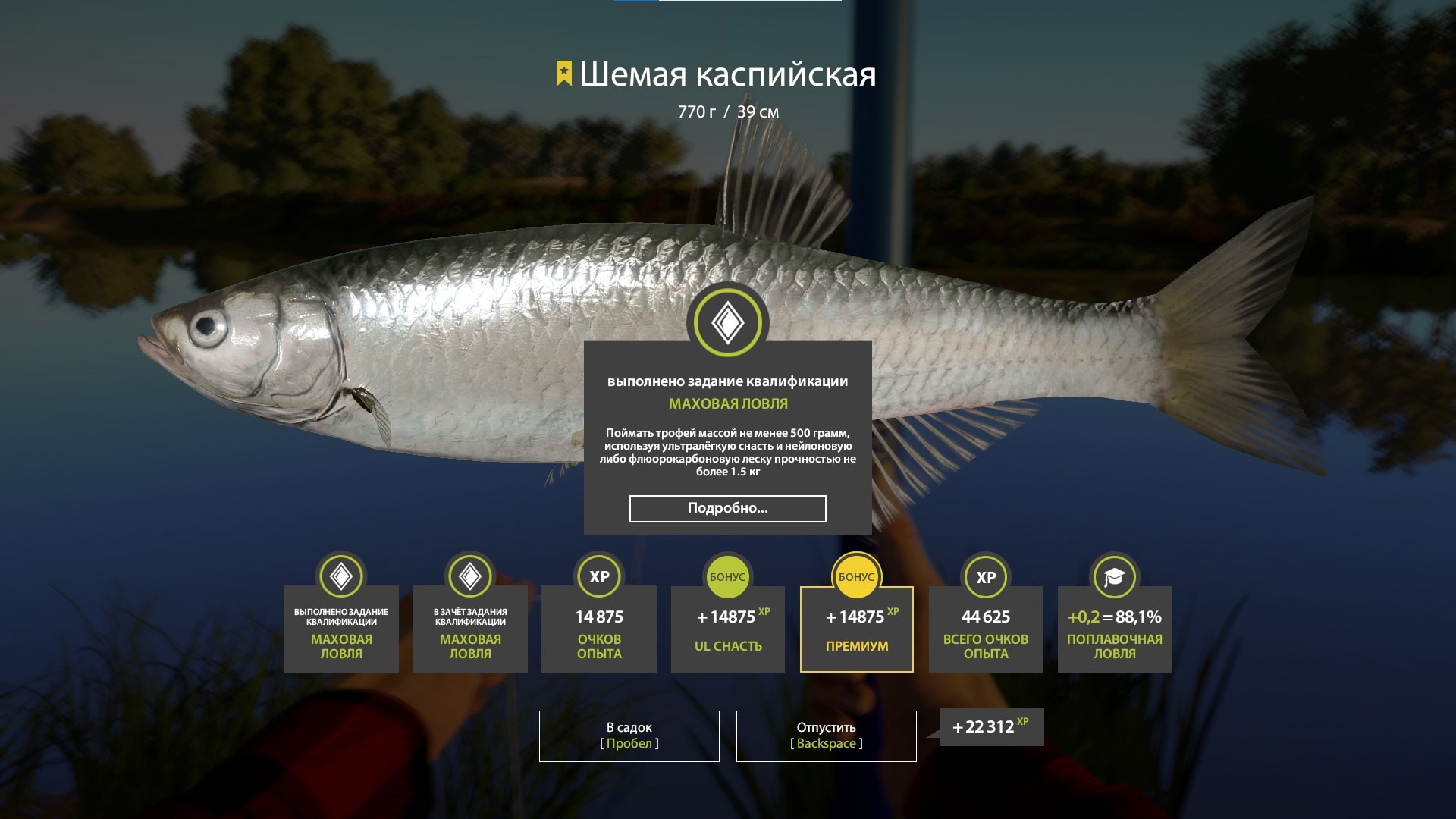This screenshot has width=1456, height=819.
Task: Open the ВЫПОЛНЕНО ЗАДАНИЕ КВАЛИФИКАЦИИ tile
Action: click(341, 629)
